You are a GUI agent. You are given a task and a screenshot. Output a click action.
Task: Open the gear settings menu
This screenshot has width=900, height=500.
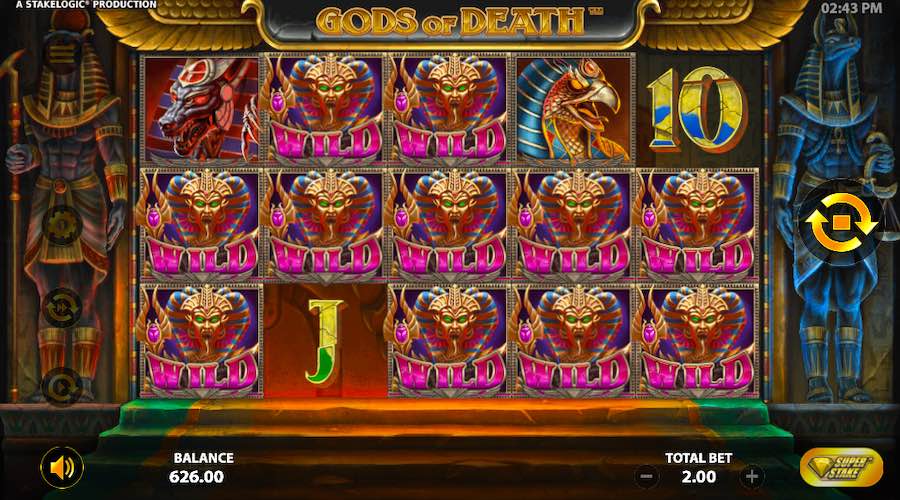pos(62,225)
